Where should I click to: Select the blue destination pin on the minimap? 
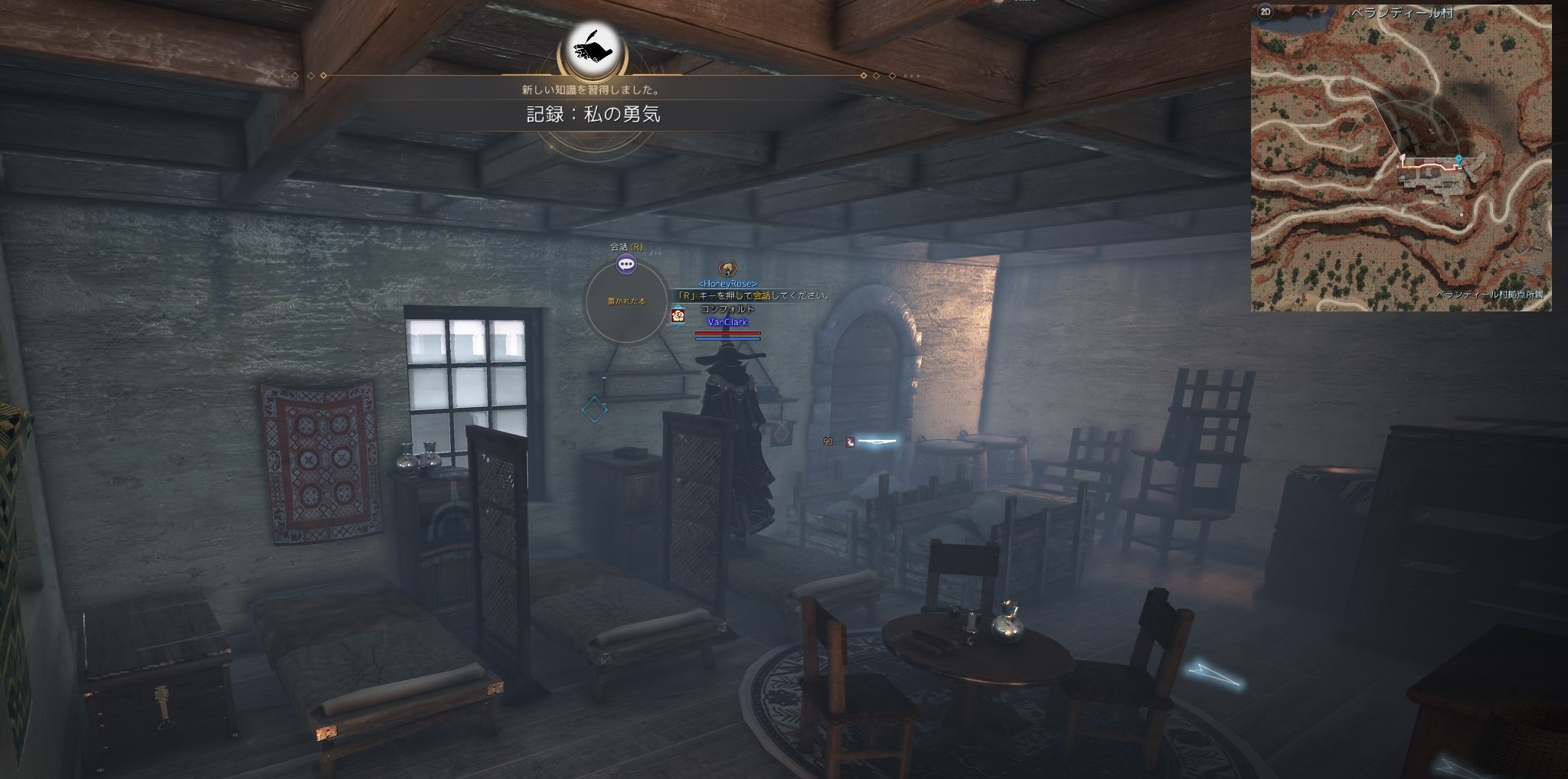coord(1459,160)
